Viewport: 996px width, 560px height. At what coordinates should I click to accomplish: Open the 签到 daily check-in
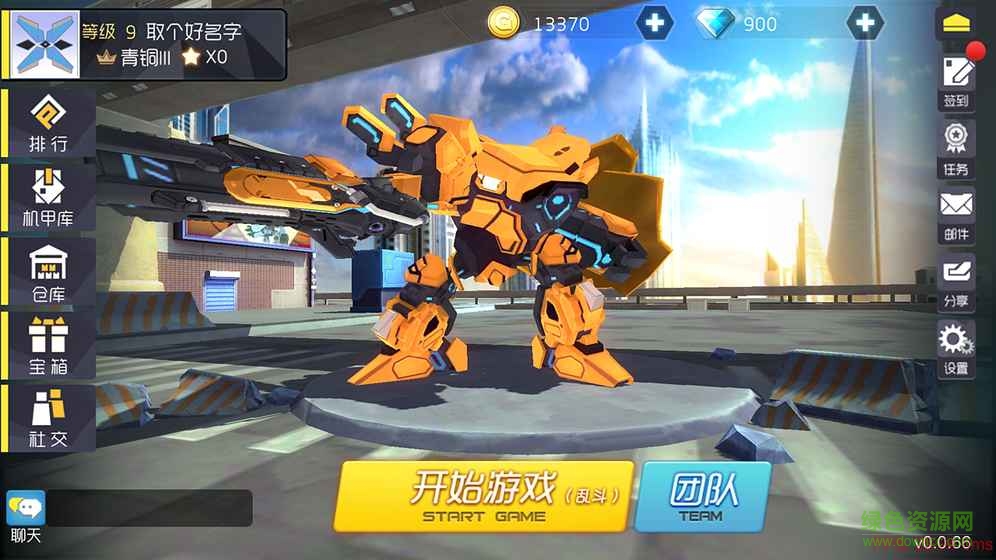[956, 82]
